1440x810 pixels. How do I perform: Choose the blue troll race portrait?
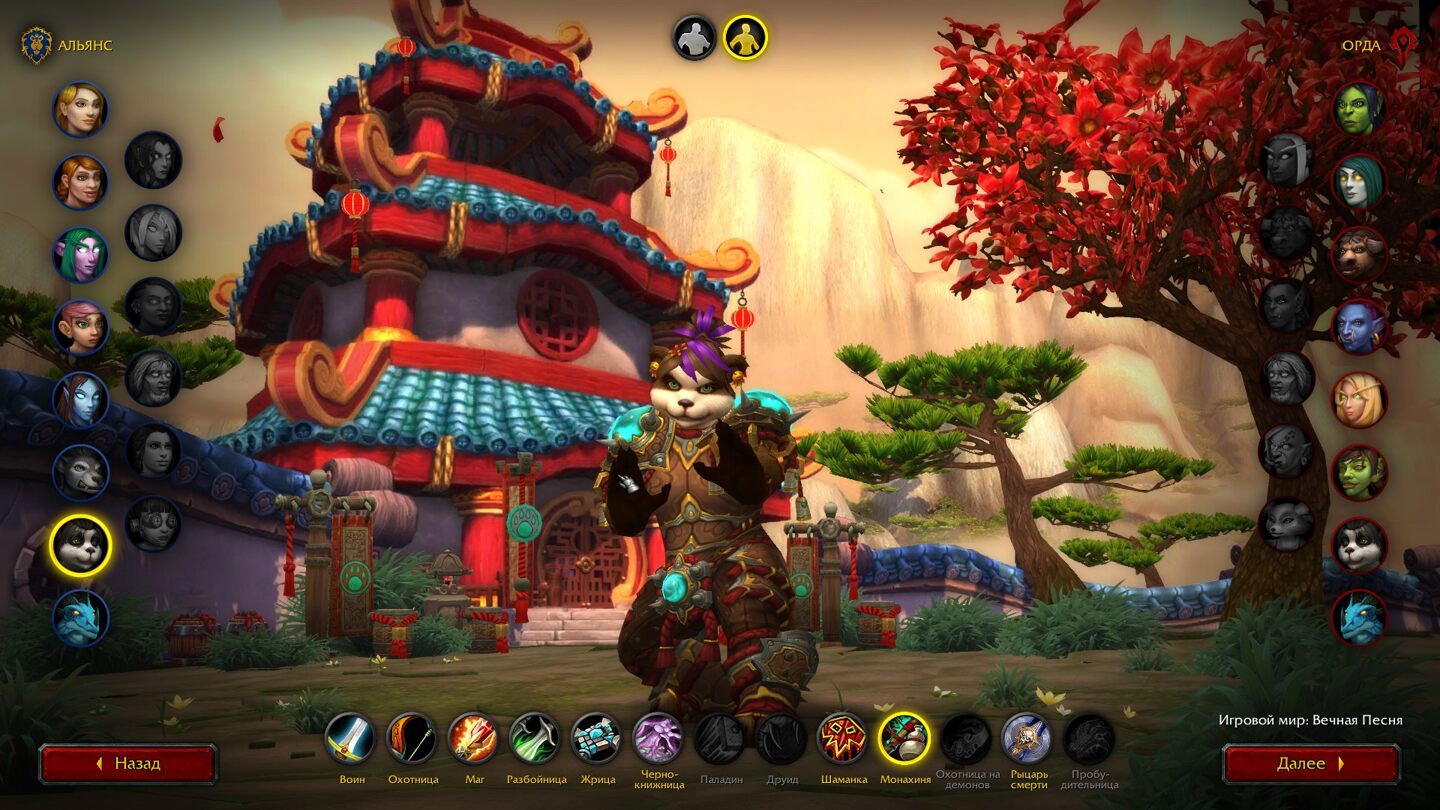pyautogui.click(x=1359, y=327)
